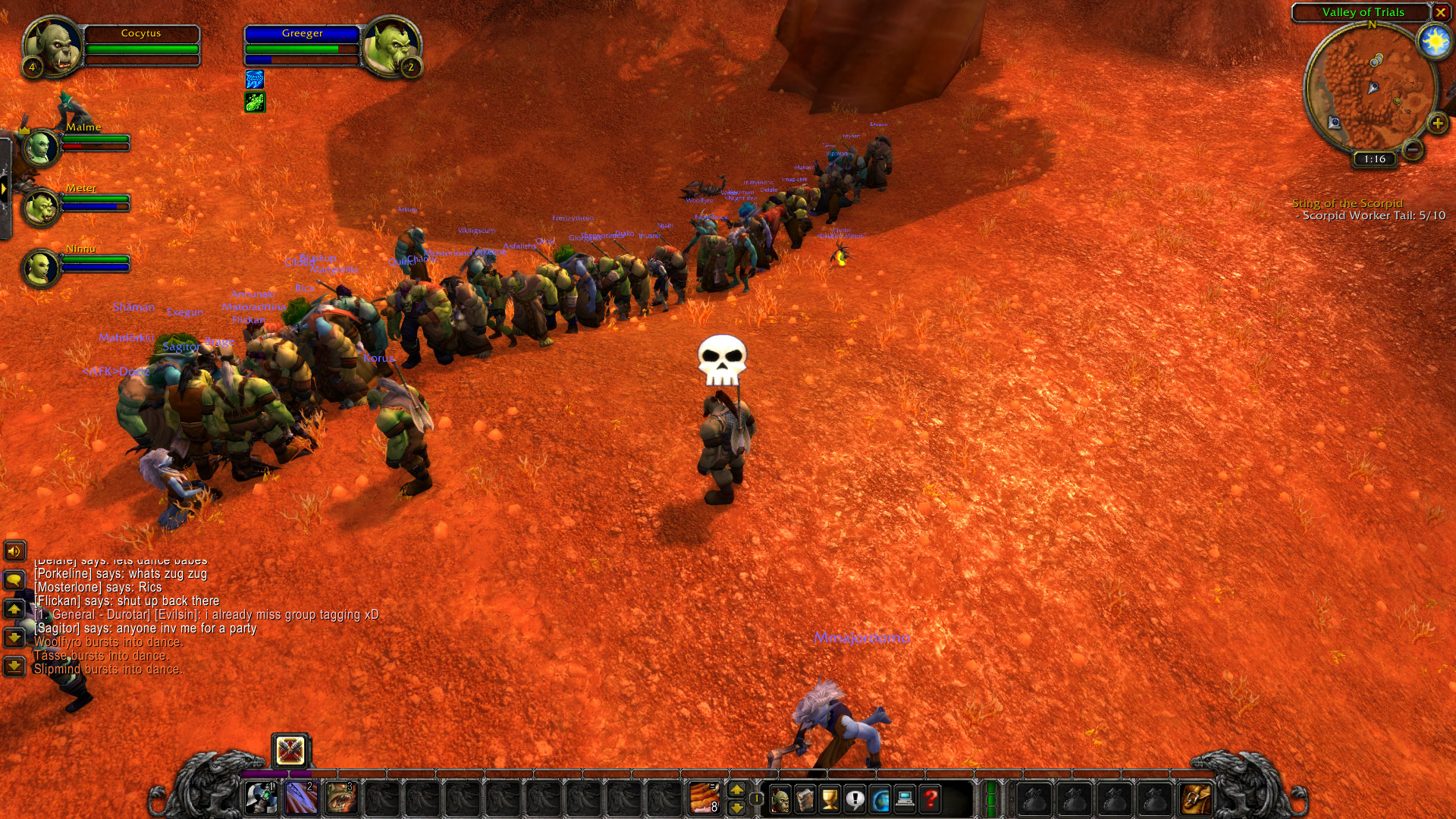Switch action bar page with the up arrow
This screenshot has width=1456, height=819.
click(x=736, y=790)
